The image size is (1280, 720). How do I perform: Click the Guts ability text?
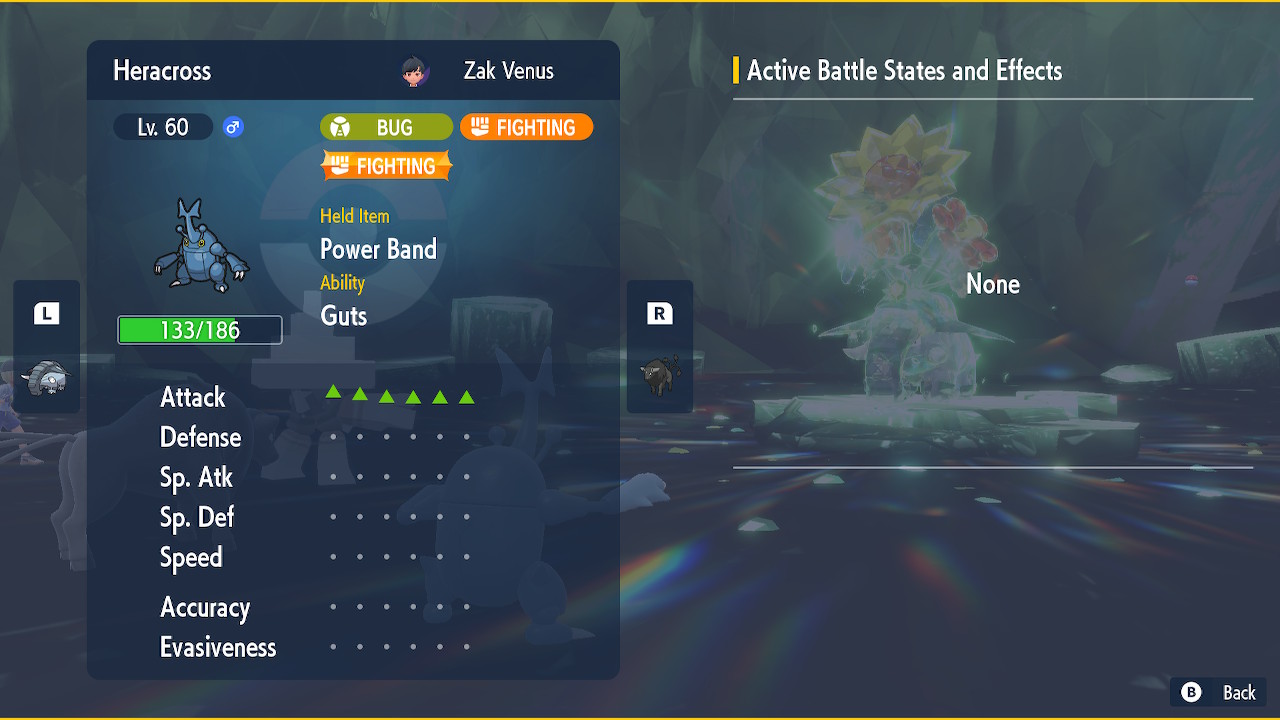(x=343, y=315)
